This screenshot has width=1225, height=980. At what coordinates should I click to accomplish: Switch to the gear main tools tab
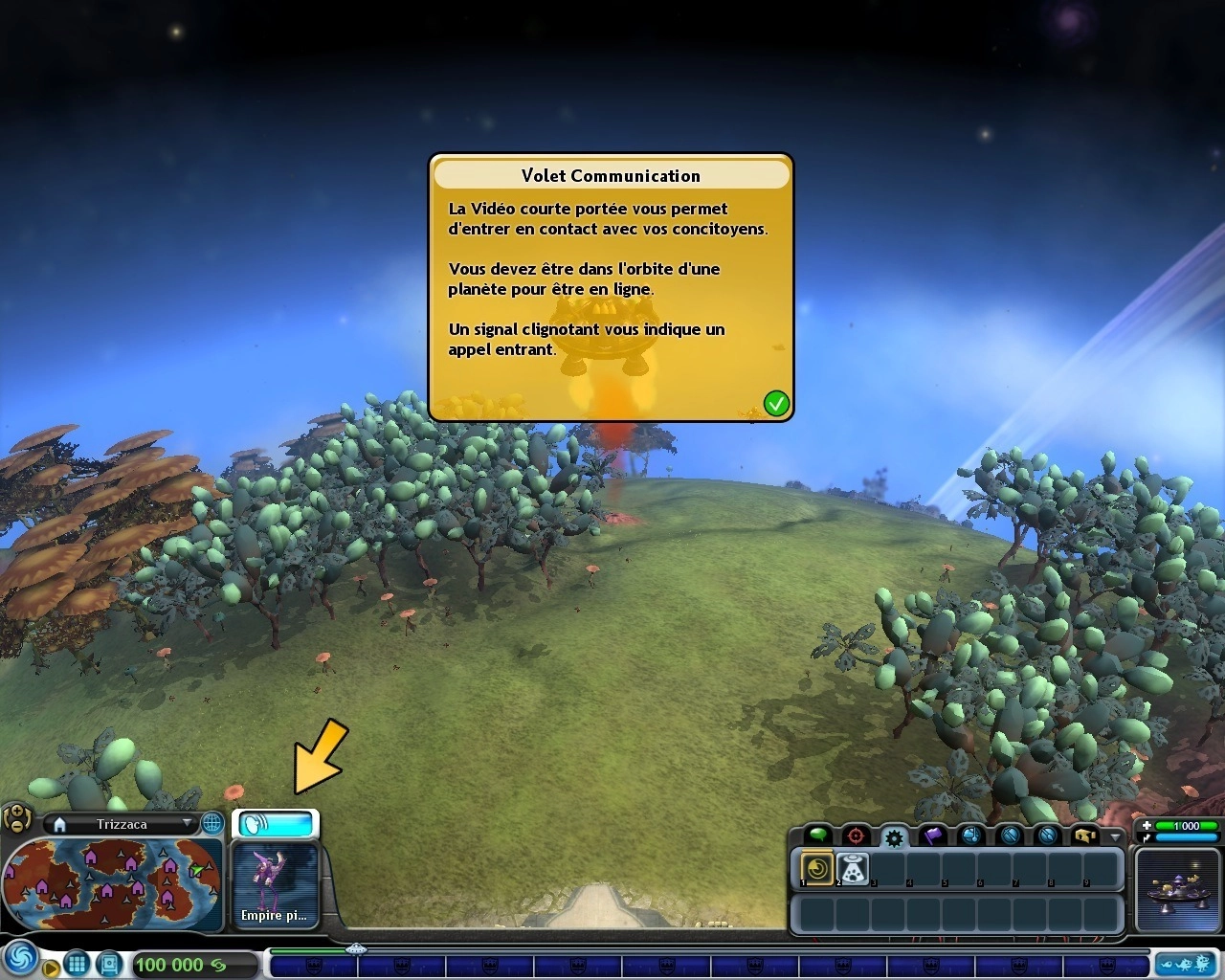click(894, 837)
